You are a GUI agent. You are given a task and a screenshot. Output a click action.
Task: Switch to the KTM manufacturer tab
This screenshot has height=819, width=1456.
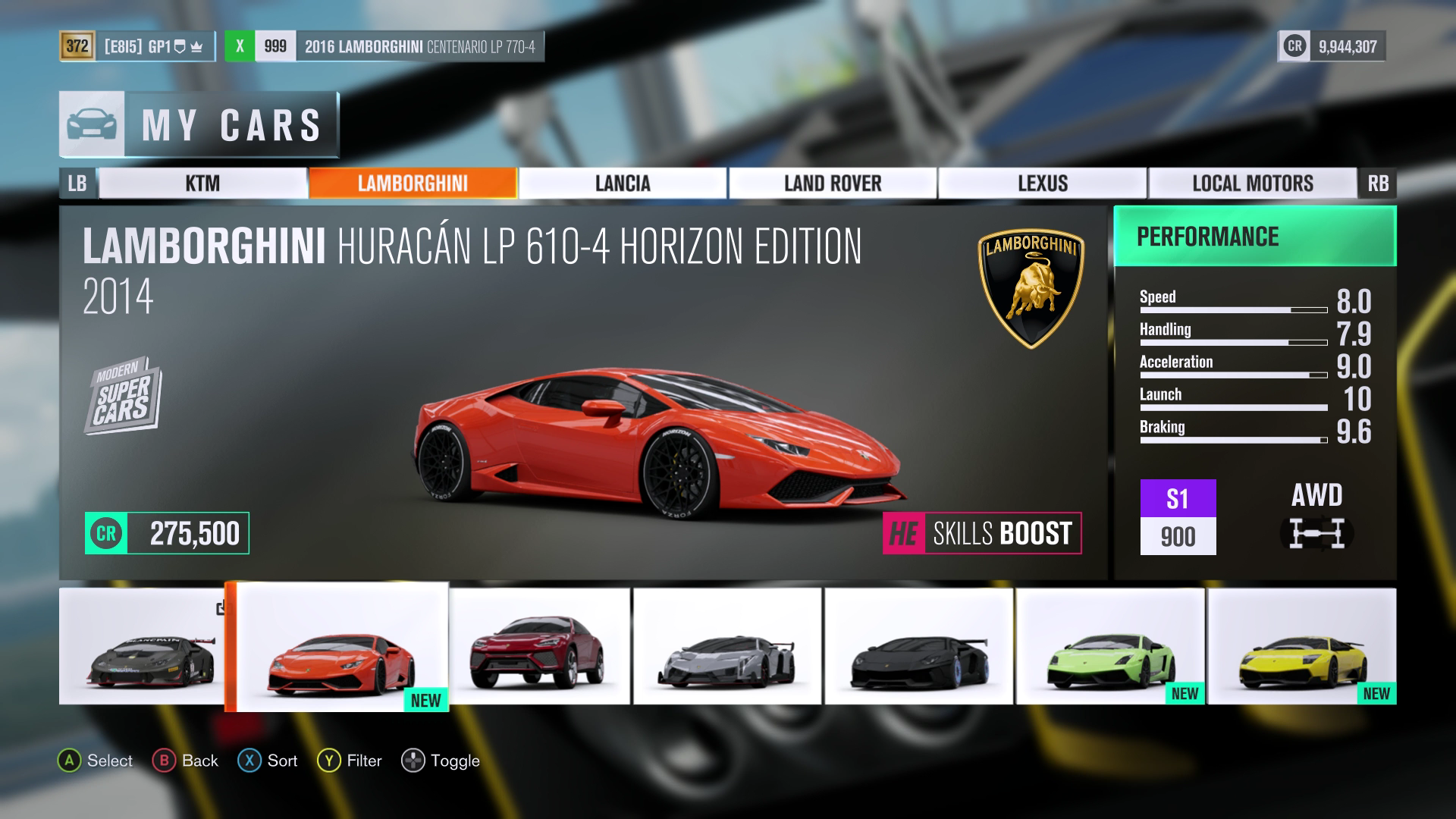(202, 184)
